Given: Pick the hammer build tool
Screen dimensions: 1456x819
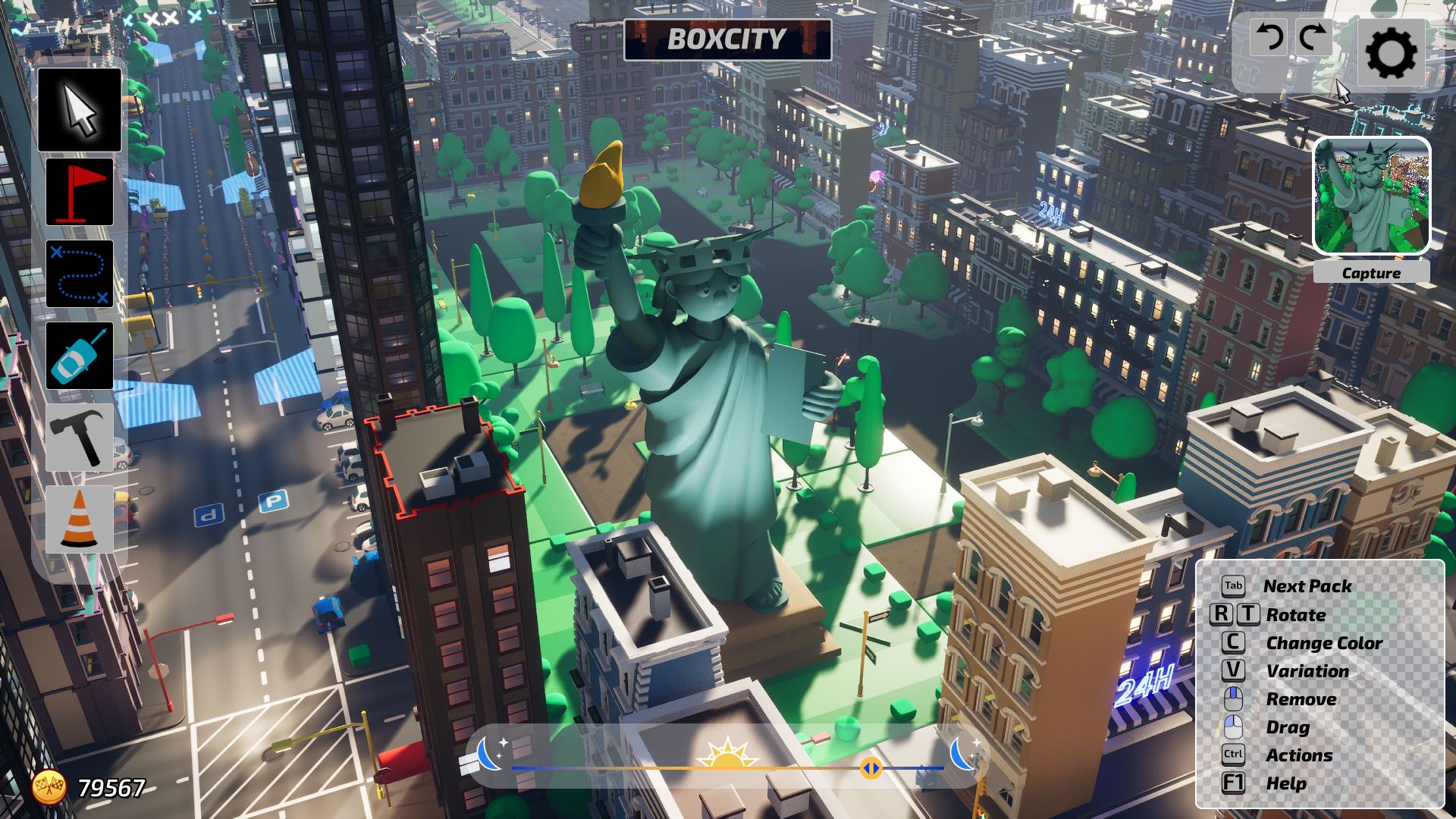Looking at the screenshot, I should (80, 438).
